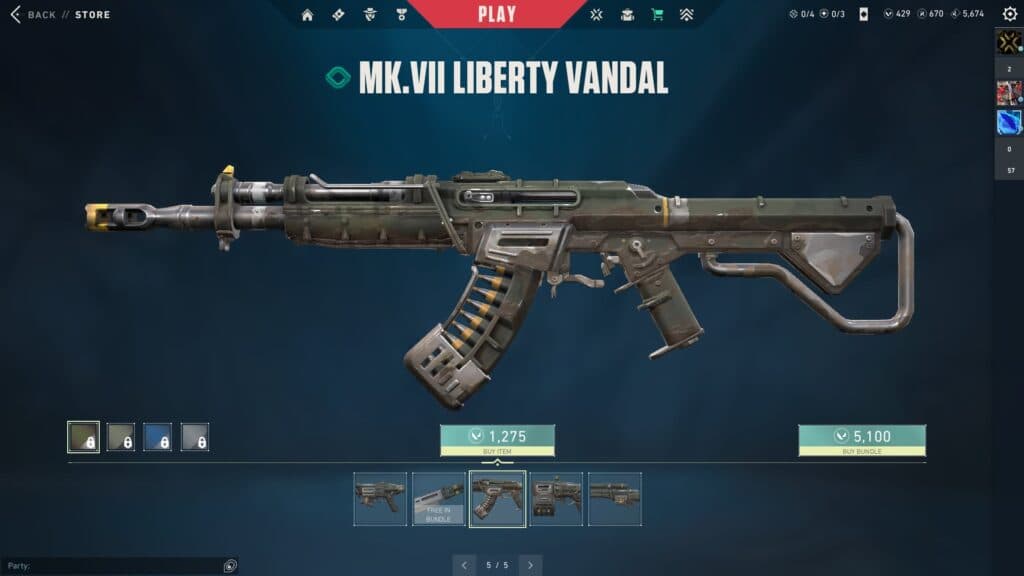Hit the red PLAY button
The image size is (1024, 576).
(497, 14)
